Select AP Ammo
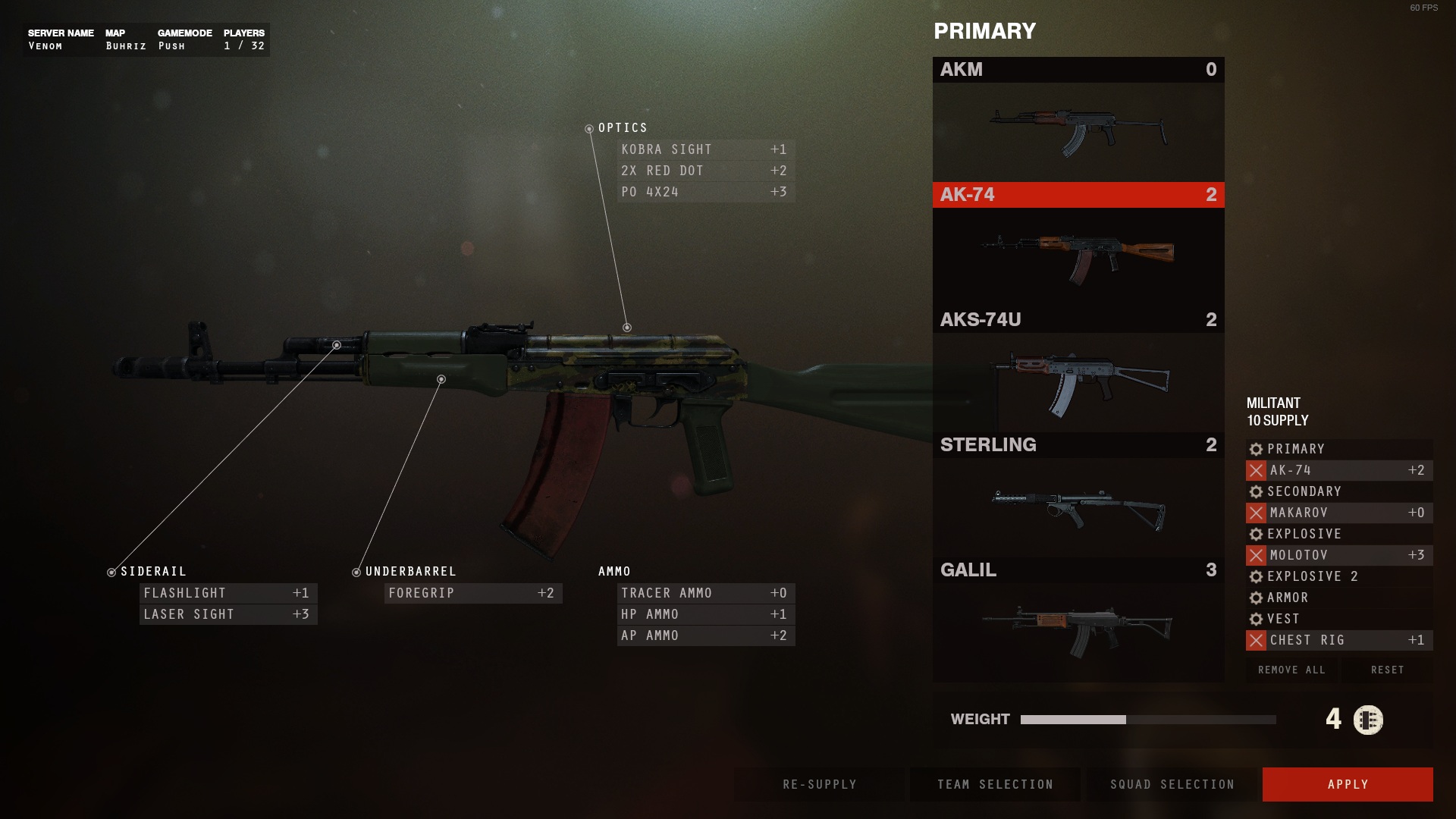Screen dimensions: 1456x819 point(705,635)
